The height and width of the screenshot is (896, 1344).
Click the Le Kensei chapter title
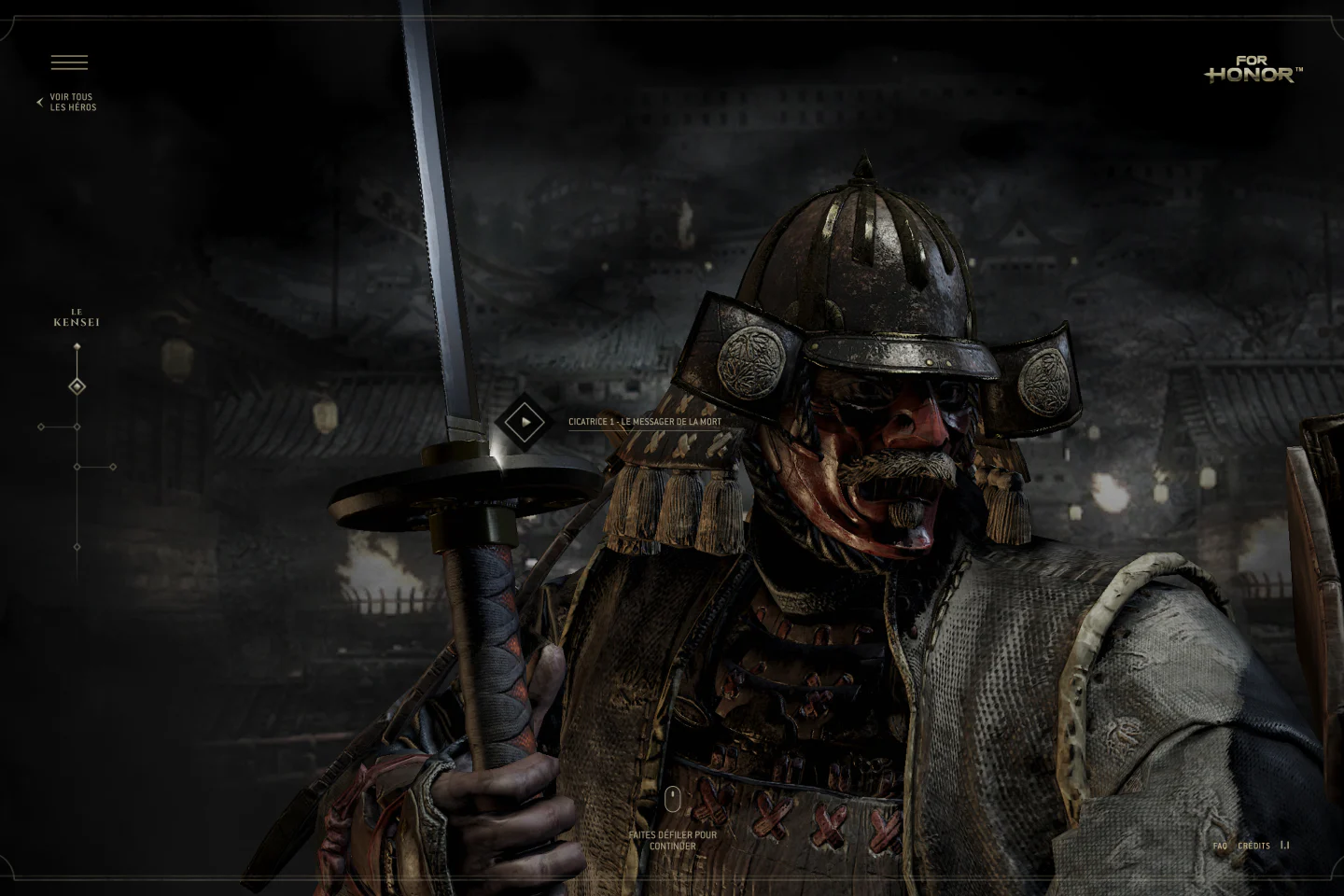77,317
